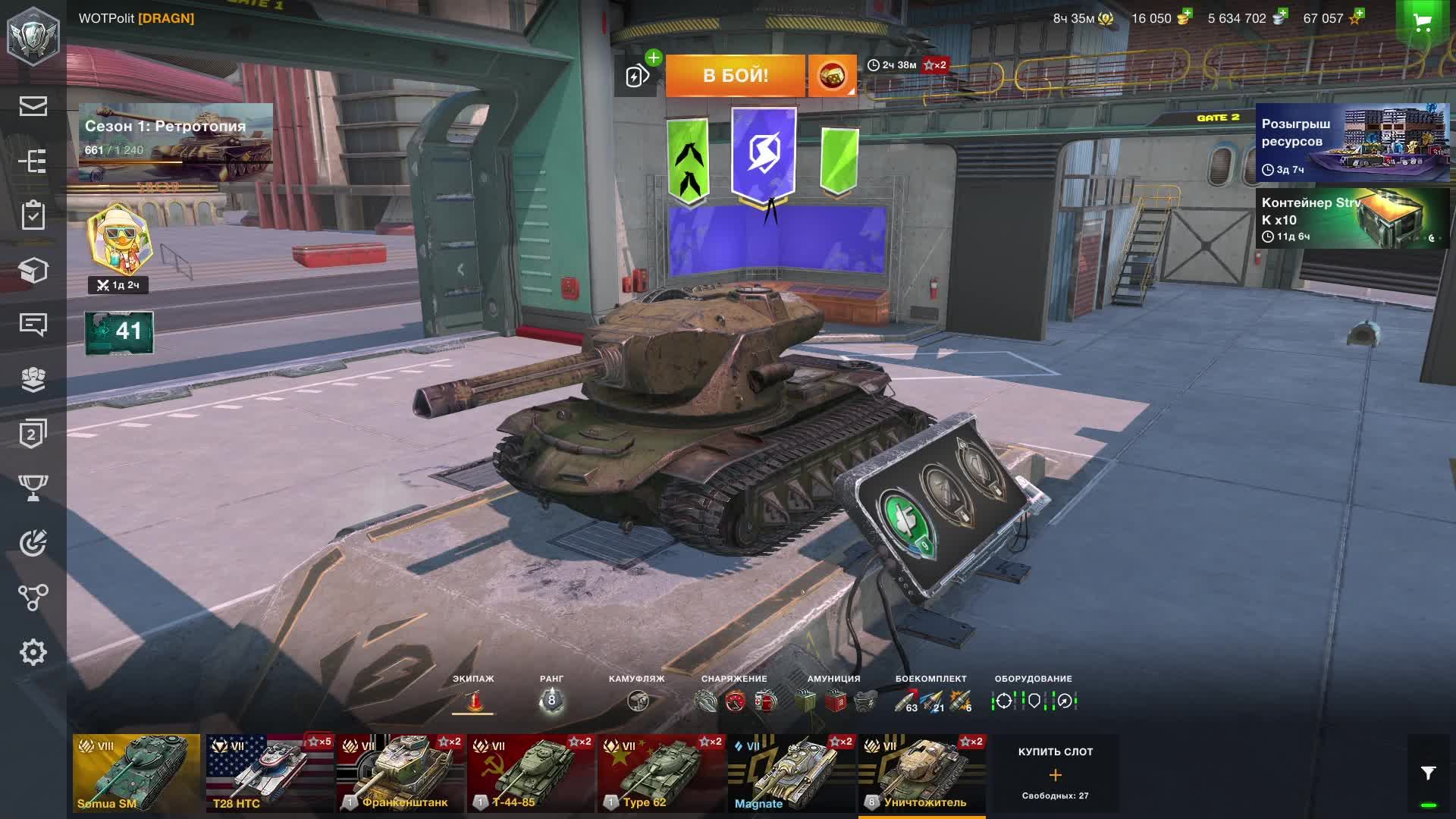Open the ОБОРУДОВАНИЕ equipment slots icon

point(1033,701)
